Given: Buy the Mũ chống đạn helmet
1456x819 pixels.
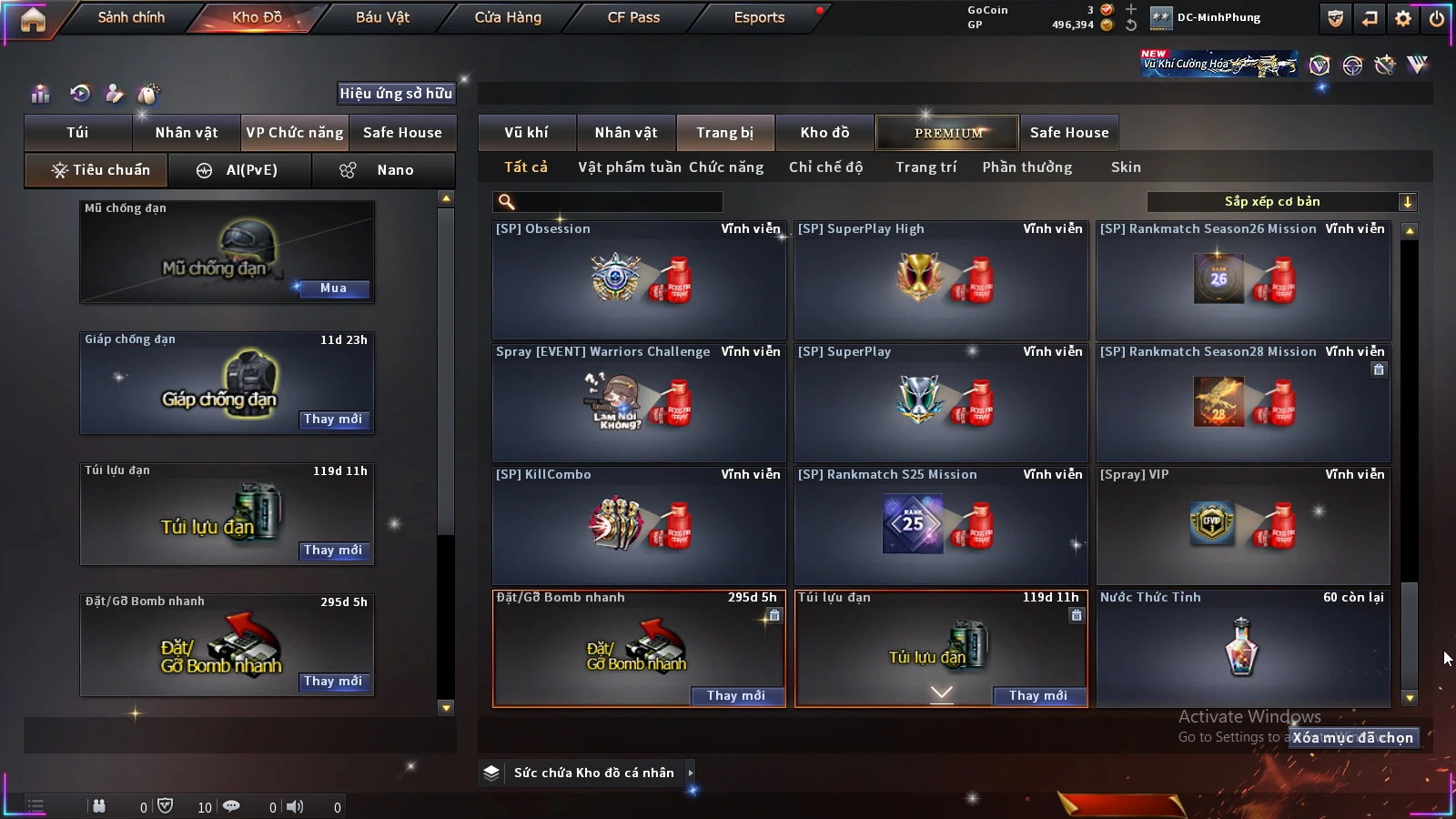Looking at the screenshot, I should pyautogui.click(x=333, y=288).
